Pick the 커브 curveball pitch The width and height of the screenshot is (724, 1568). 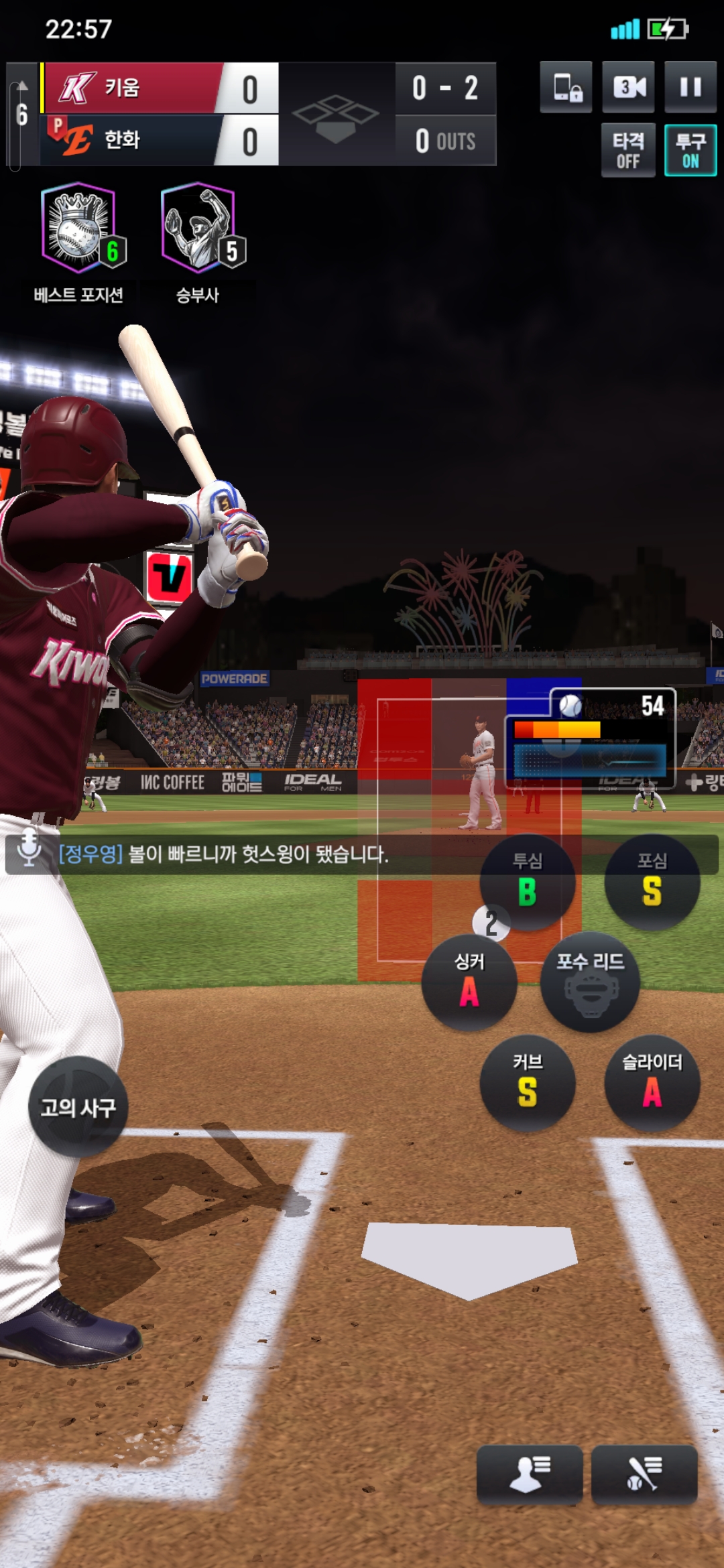pos(528,1083)
